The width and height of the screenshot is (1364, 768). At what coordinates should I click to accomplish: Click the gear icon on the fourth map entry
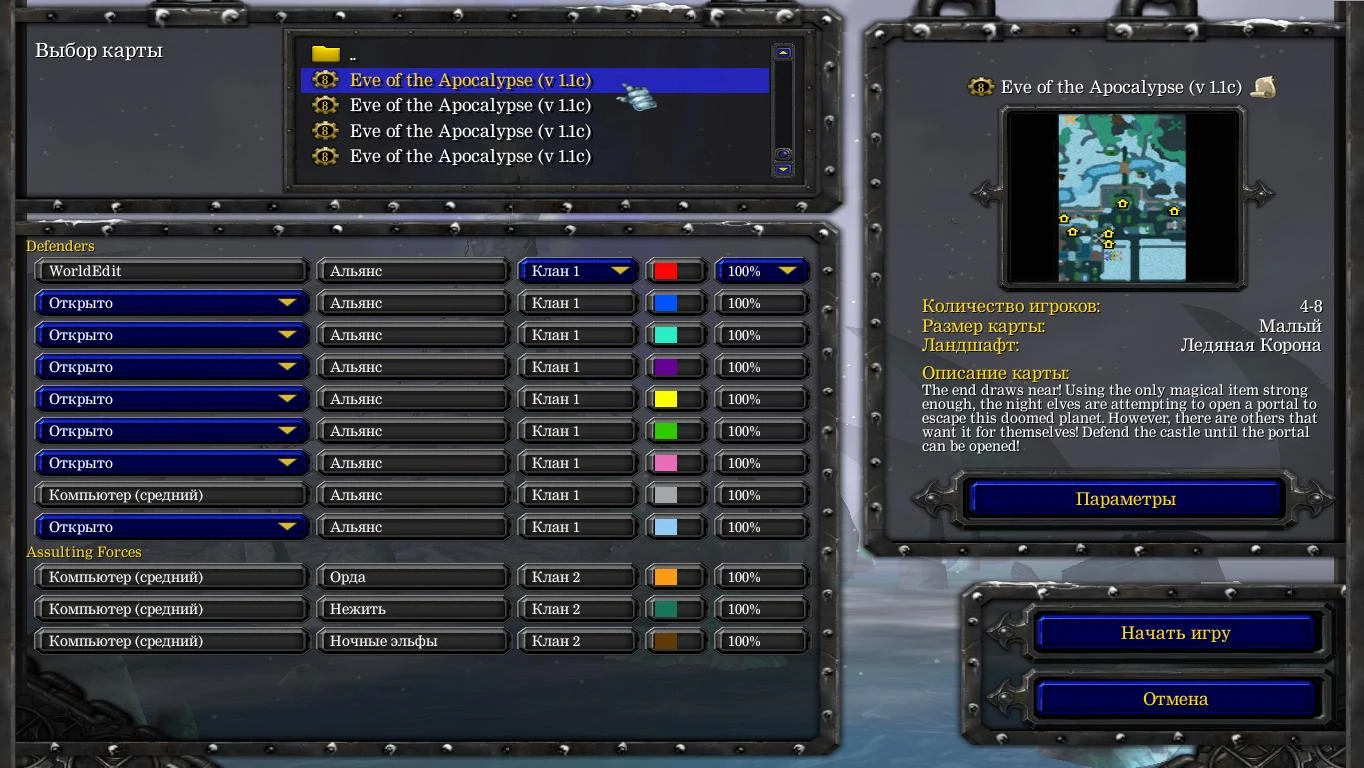(324, 156)
